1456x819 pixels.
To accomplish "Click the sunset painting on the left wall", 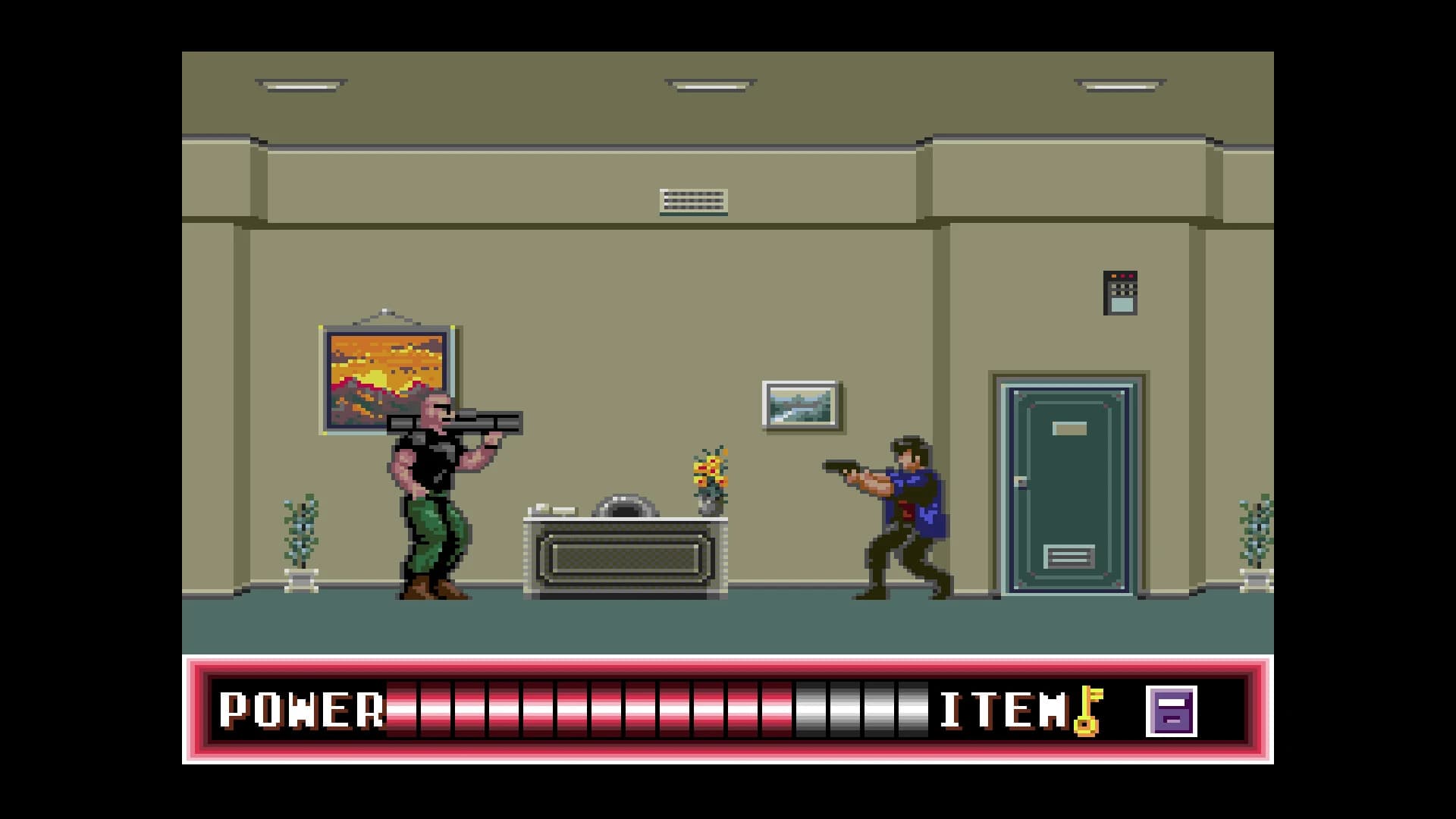I will tap(388, 381).
